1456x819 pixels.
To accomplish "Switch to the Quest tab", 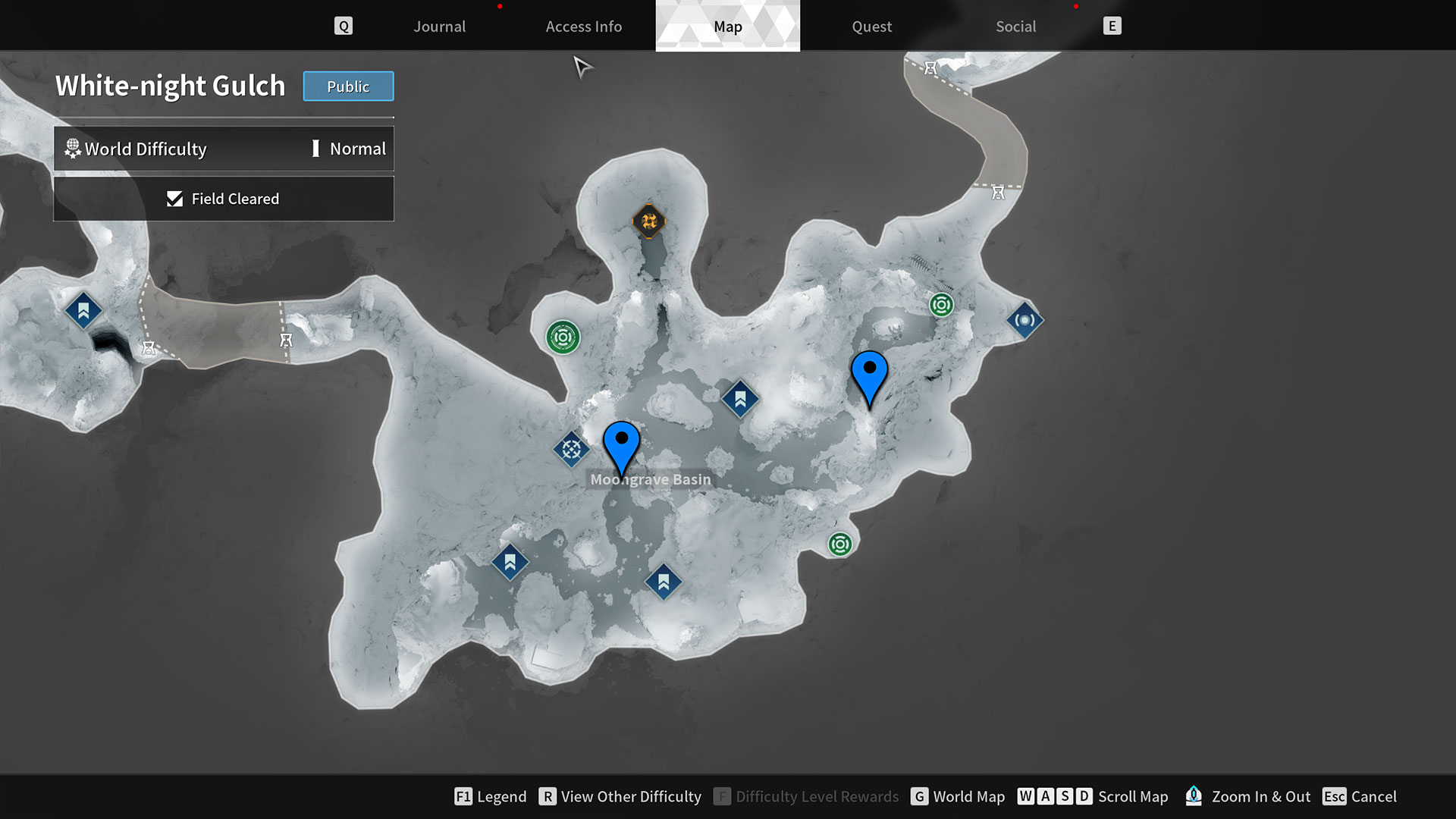I will (x=871, y=26).
